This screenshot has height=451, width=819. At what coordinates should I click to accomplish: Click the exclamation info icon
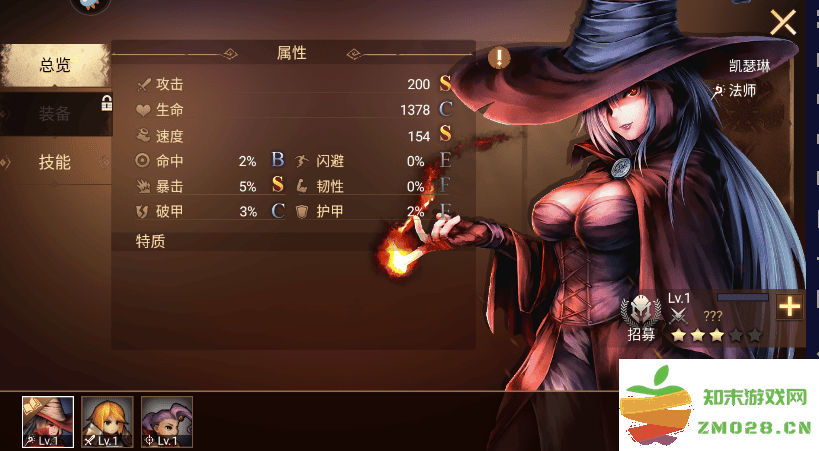click(x=499, y=57)
